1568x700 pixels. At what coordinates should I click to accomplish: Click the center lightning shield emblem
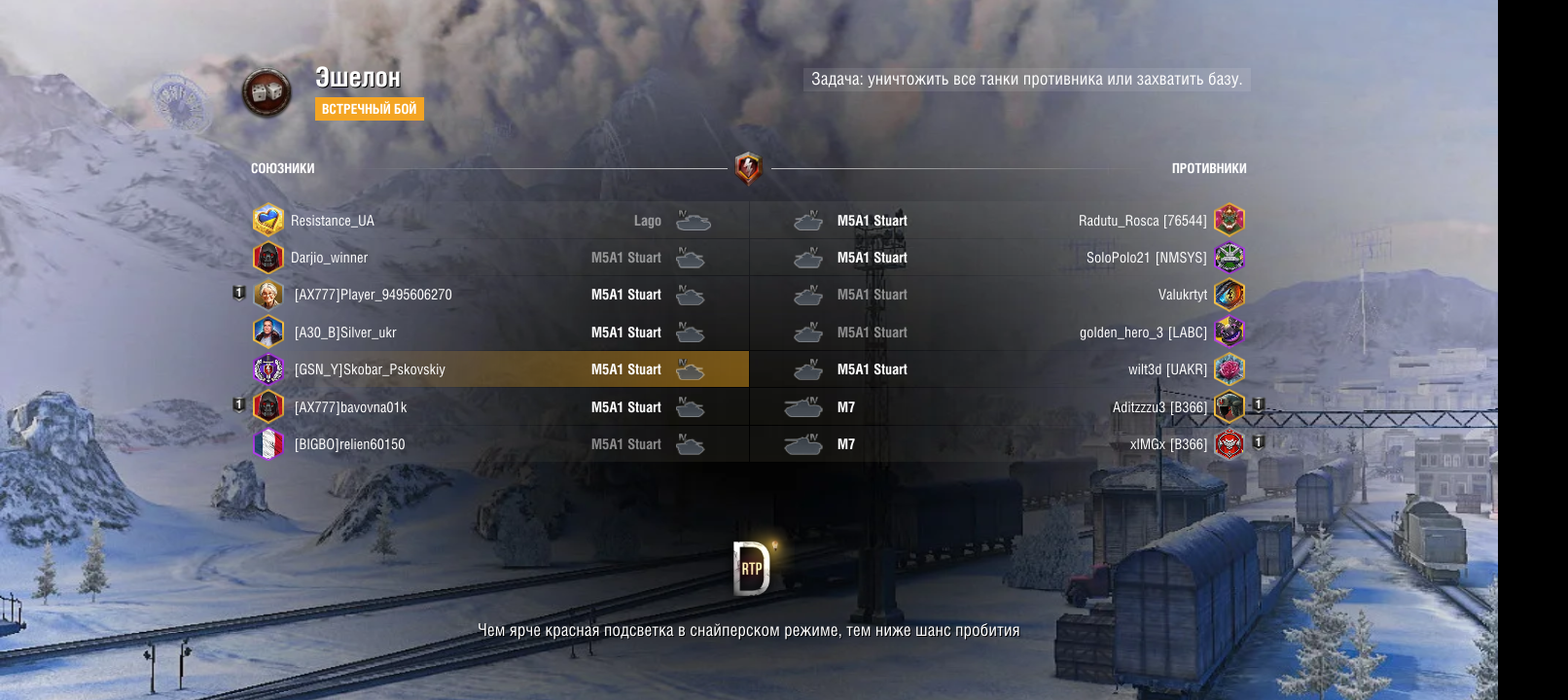(748, 168)
